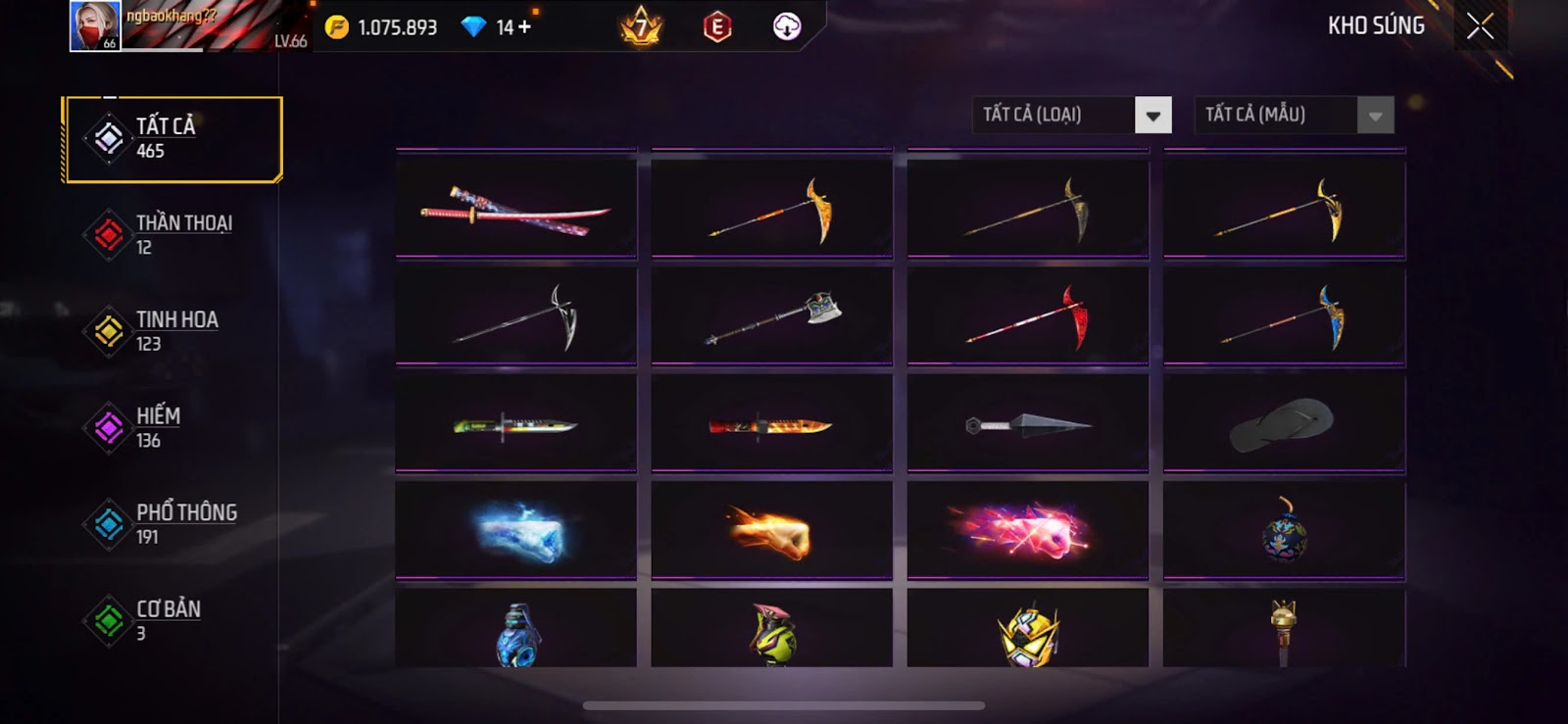Viewport: 1568px width, 724px height.
Task: Choose the black flip-flop melee skin
Action: pyautogui.click(x=1284, y=424)
